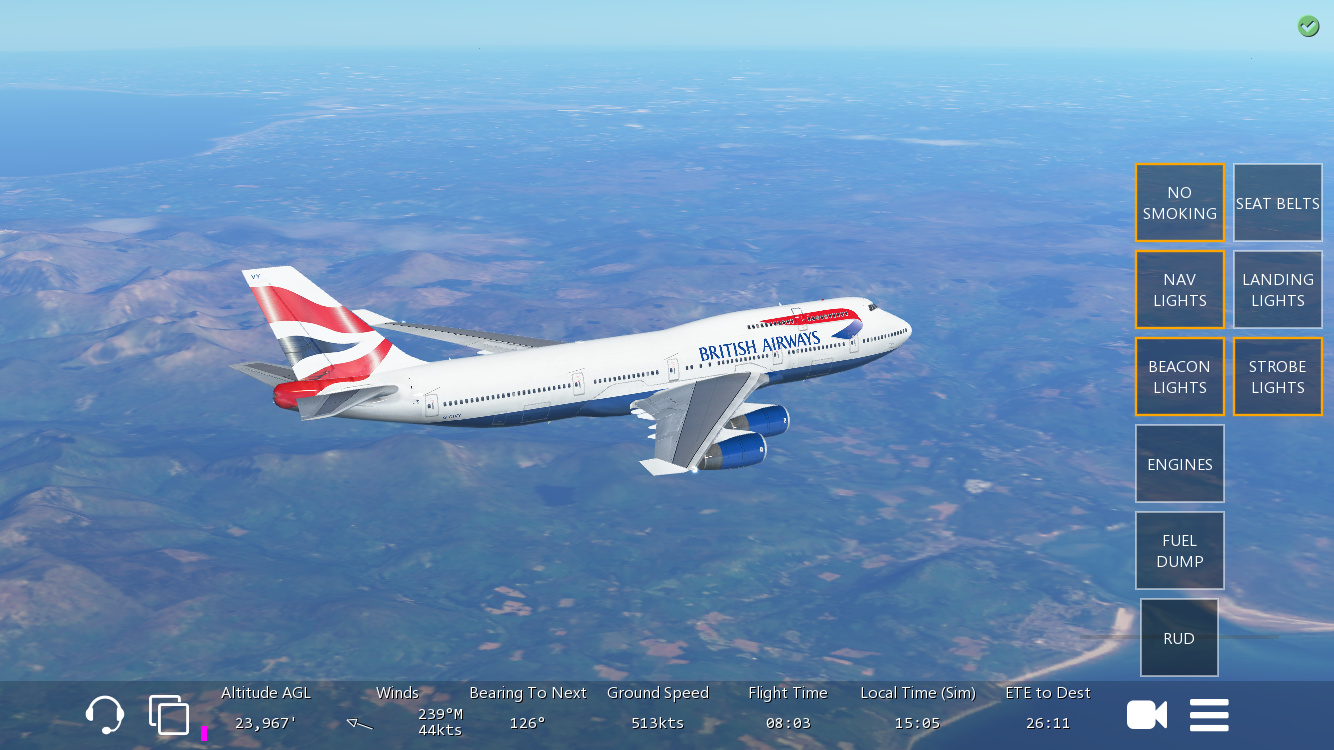Image resolution: width=1334 pixels, height=750 pixels.
Task: Click the green checkmark status icon
Action: tap(1308, 27)
